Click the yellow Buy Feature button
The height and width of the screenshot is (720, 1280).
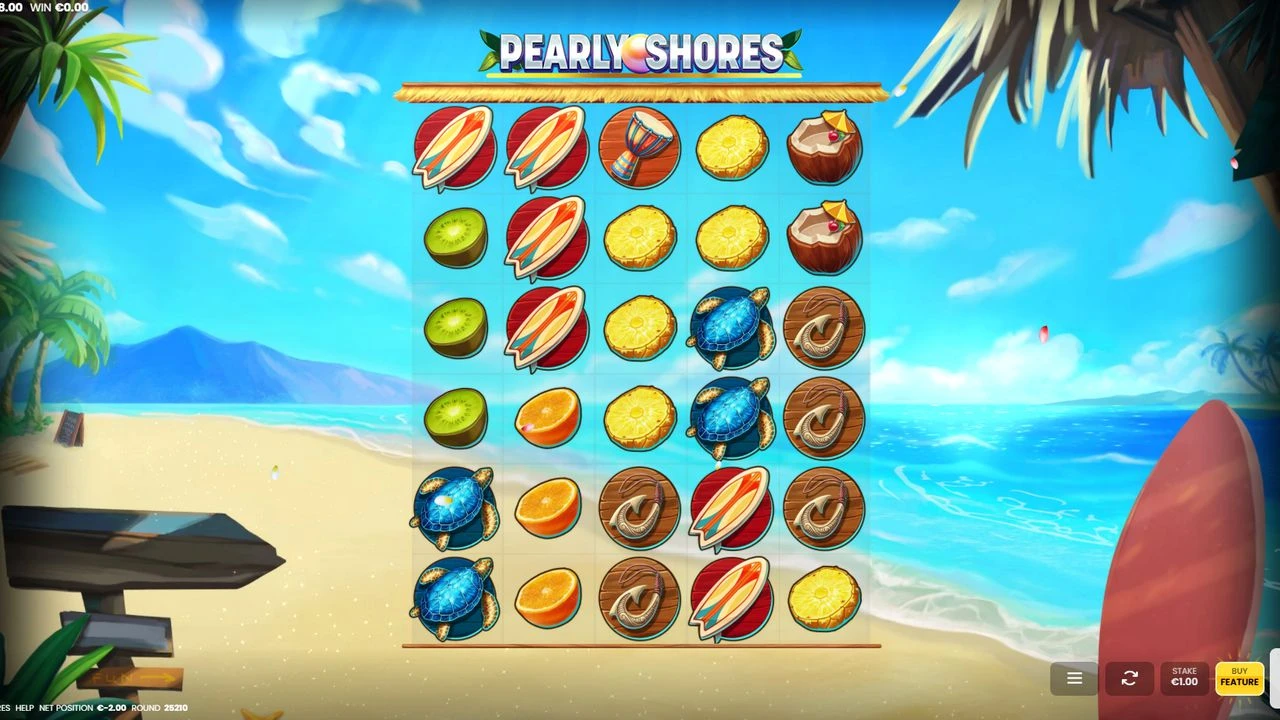click(1239, 678)
